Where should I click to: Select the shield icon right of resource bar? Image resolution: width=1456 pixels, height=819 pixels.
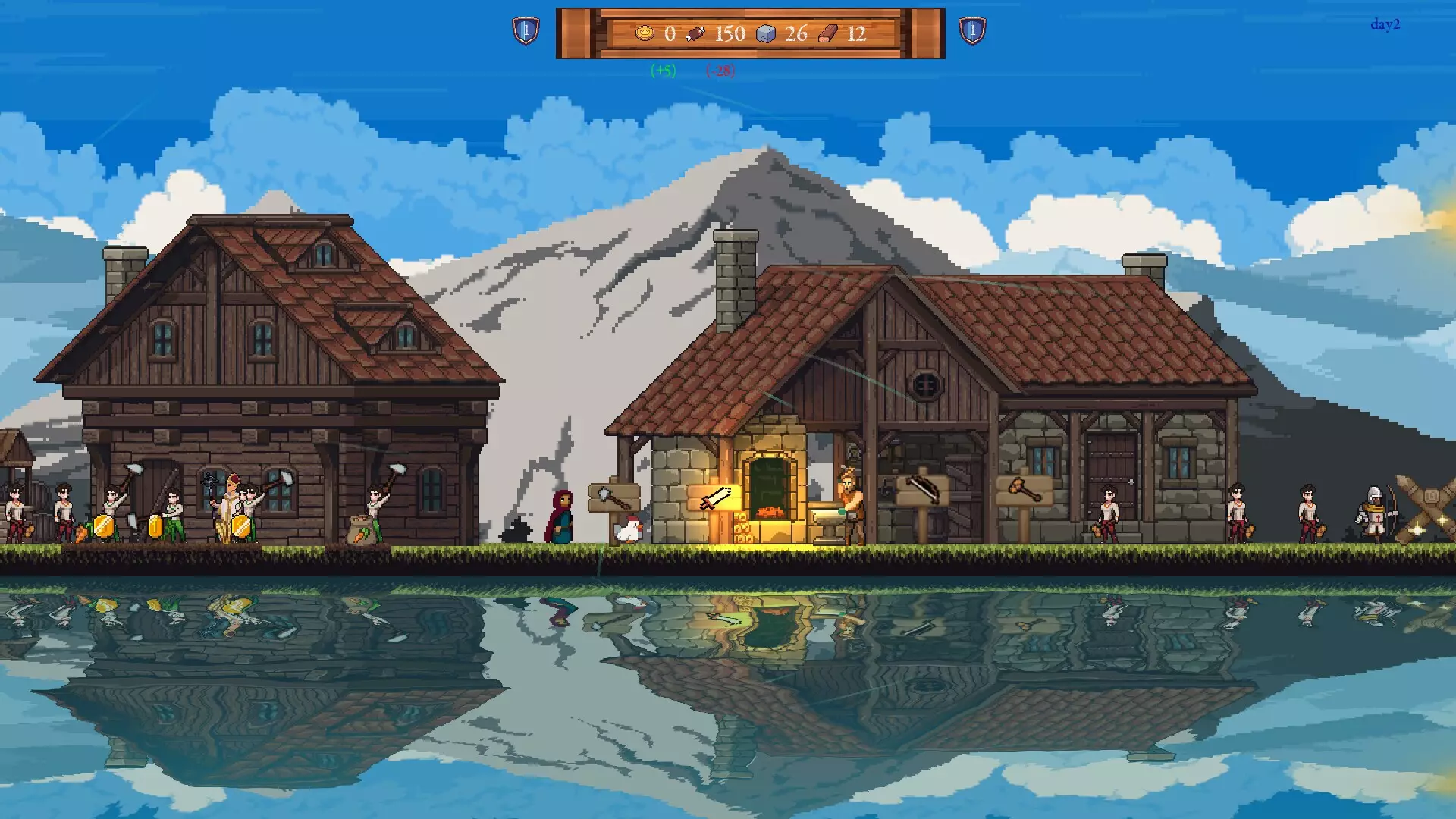[x=972, y=31]
